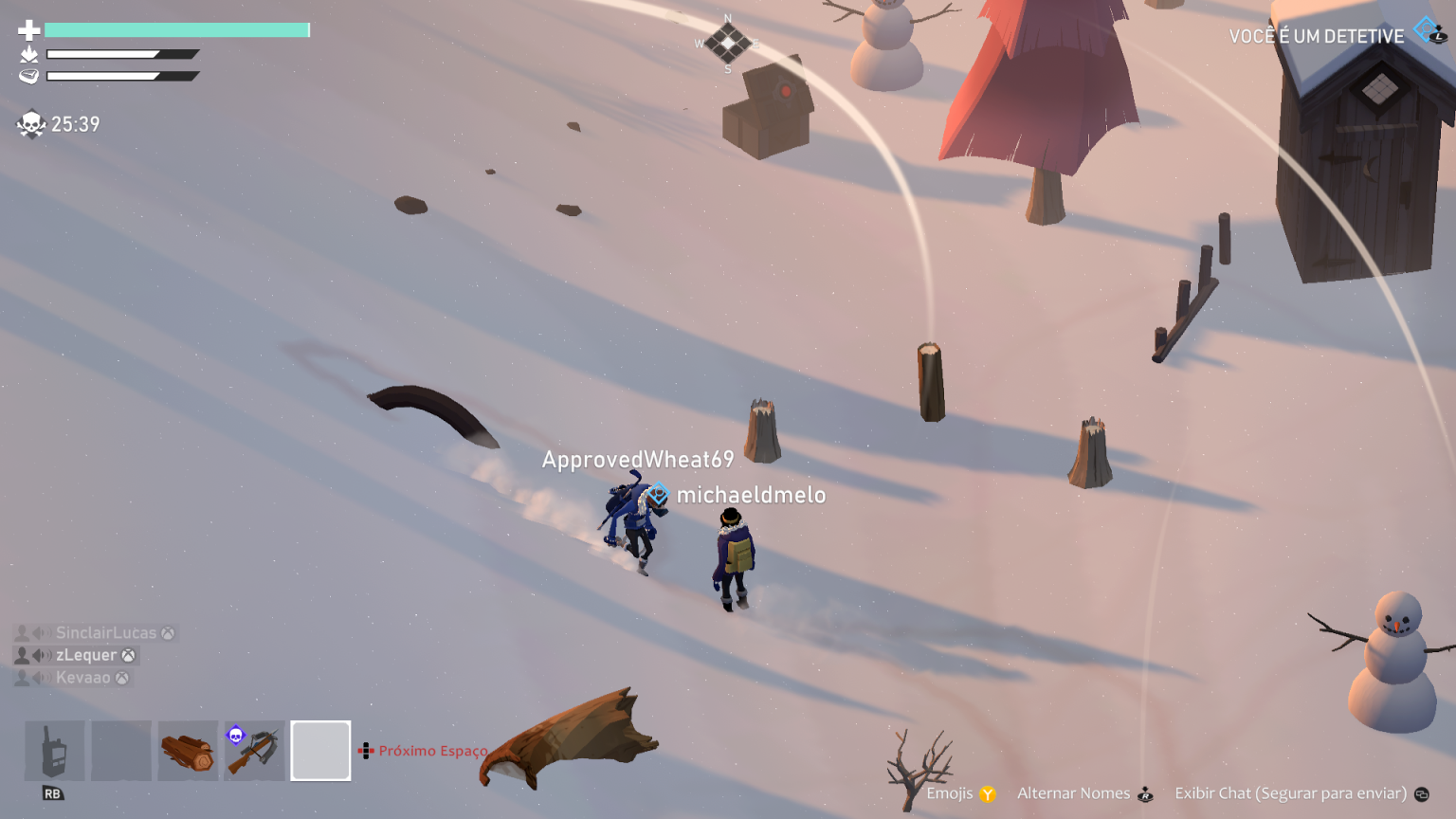This screenshot has height=819, width=1456.
Task: Click the Exibir Chat option
Action: click(x=1291, y=792)
